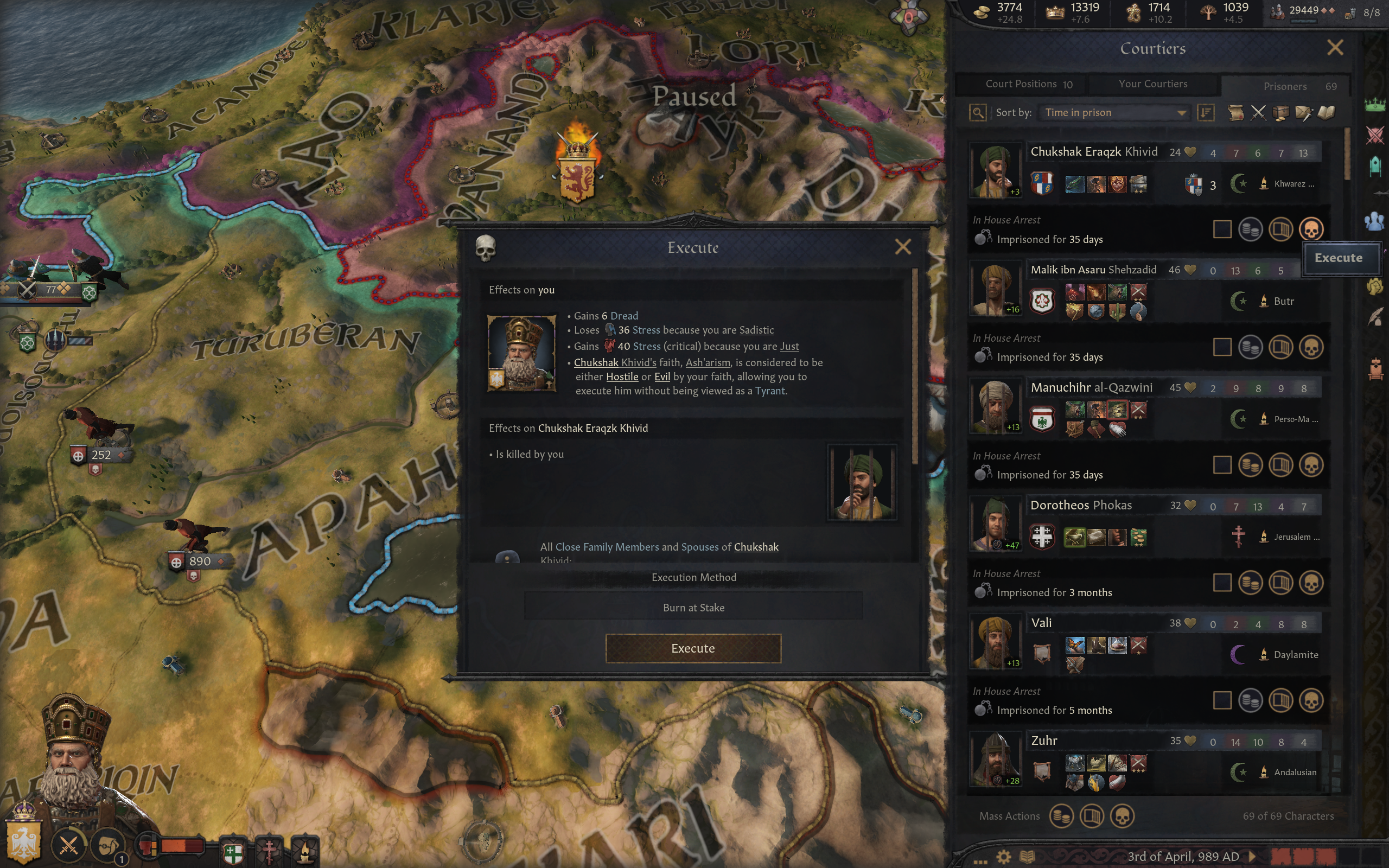Viewport: 1389px width, 868px height.
Task: Open the Burn at Stake execution method selector
Action: point(693,607)
